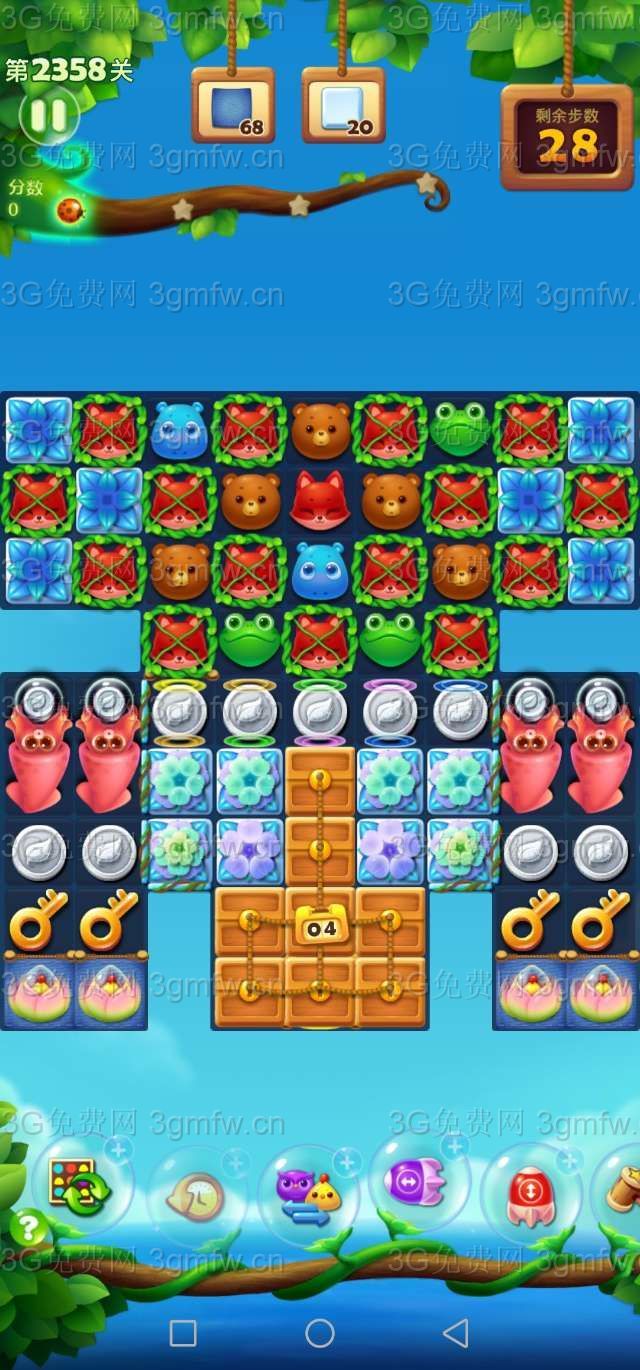640x1370 pixels.
Task: Tap the Android home circle button
Action: point(320,1332)
